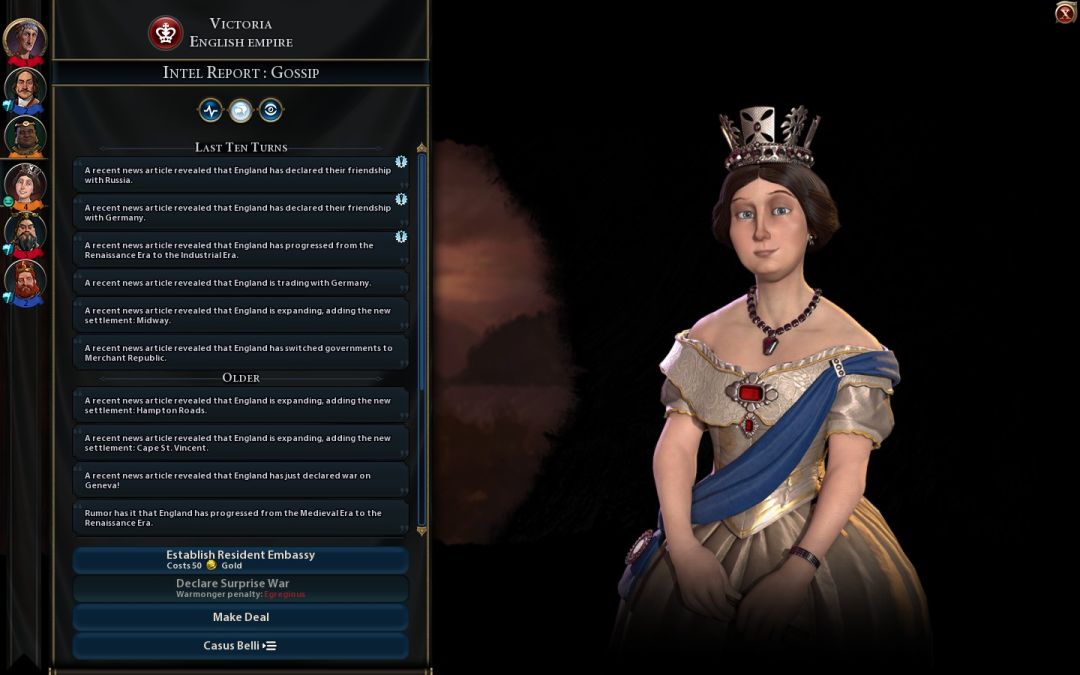Click the gossip list's up arrow
This screenshot has width=1080, height=675.
tap(421, 148)
